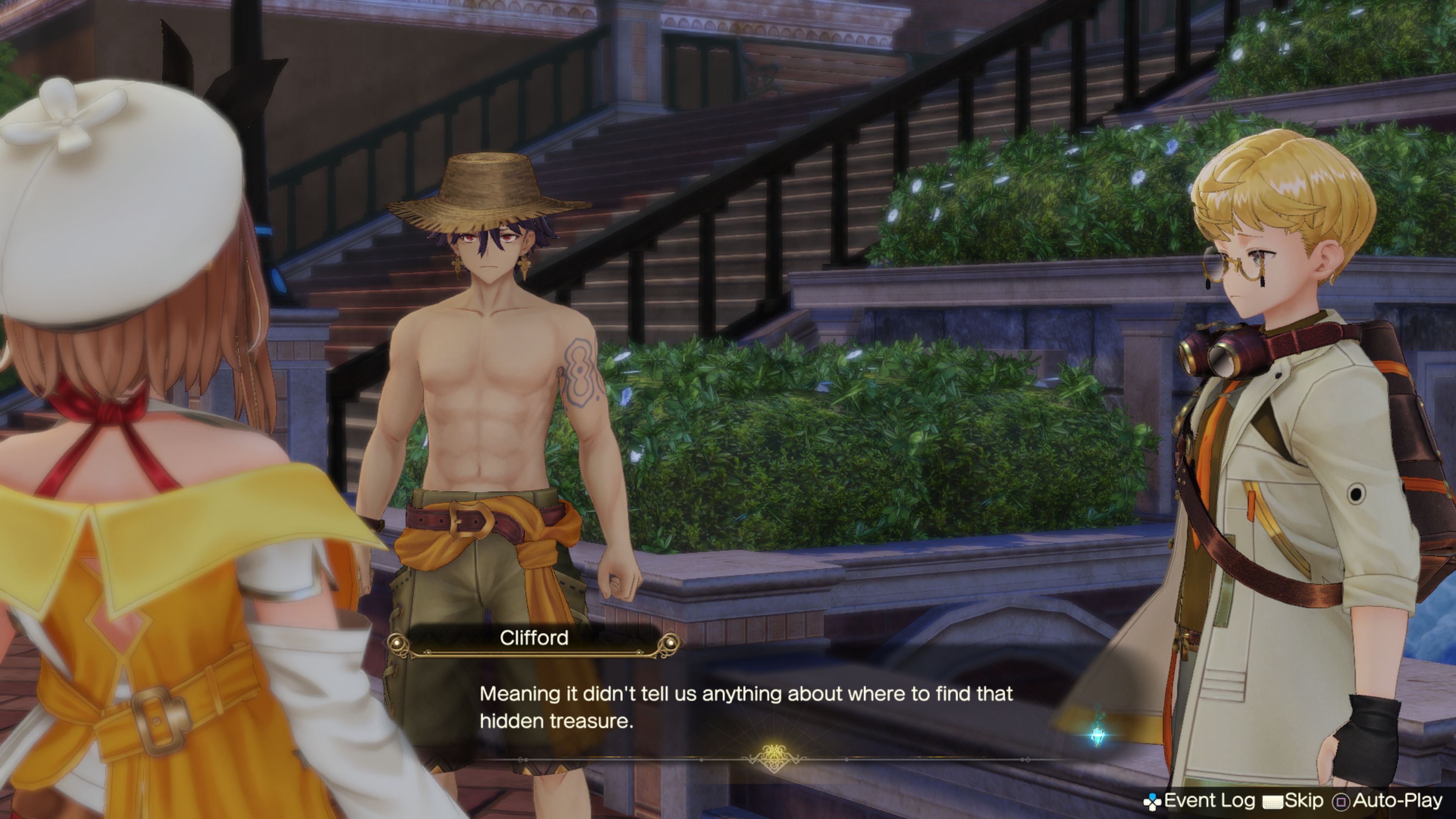This screenshot has width=1456, height=819.
Task: Turn on Auto-Play for dialogue
Action: tap(1388, 800)
